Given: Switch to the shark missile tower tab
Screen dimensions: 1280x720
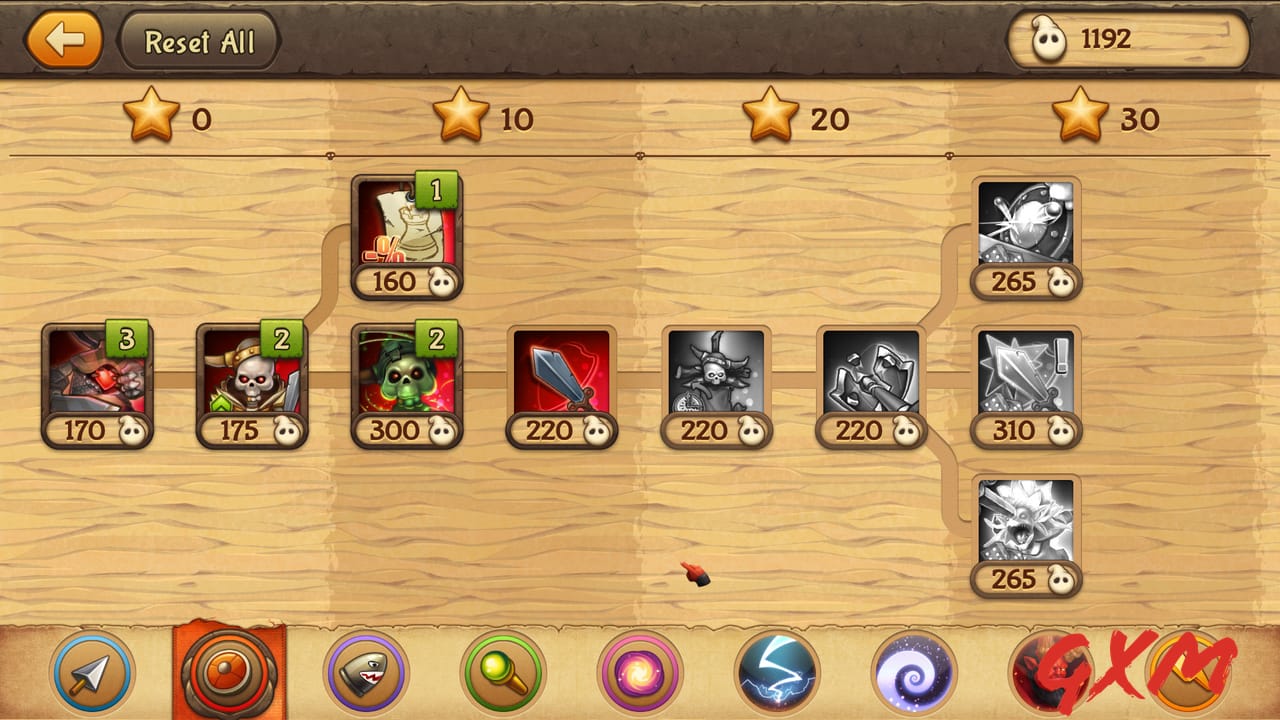Looking at the screenshot, I should point(364,674).
